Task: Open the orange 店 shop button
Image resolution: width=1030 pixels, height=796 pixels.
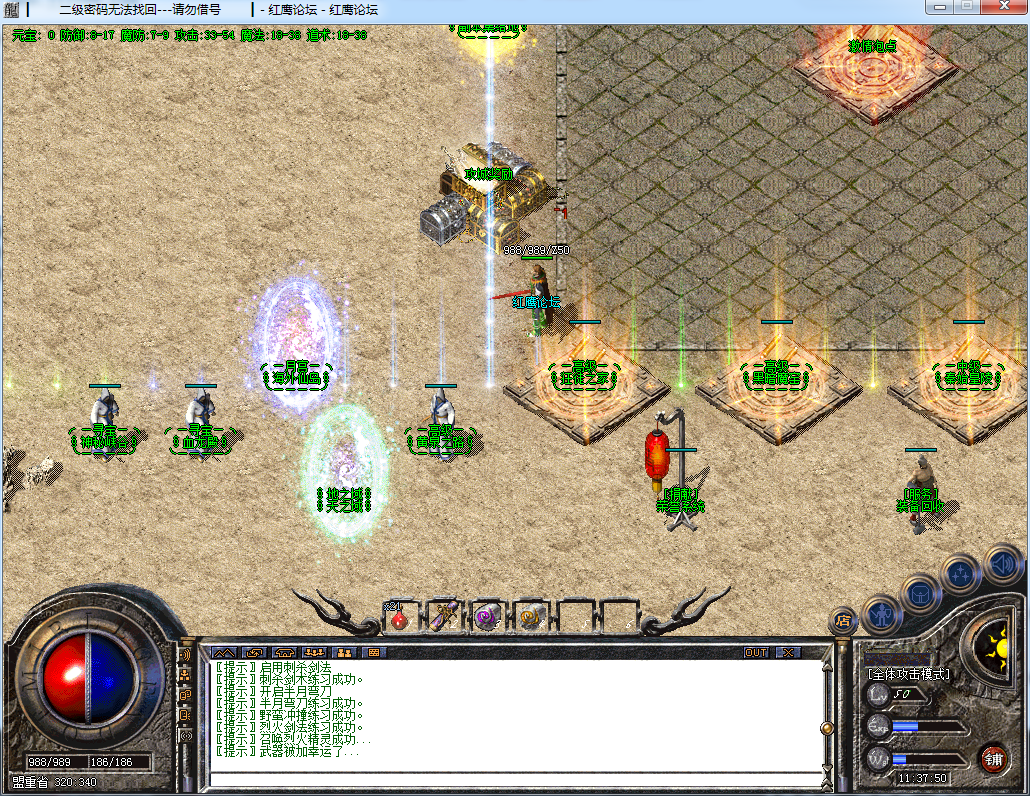Action: pos(842,621)
